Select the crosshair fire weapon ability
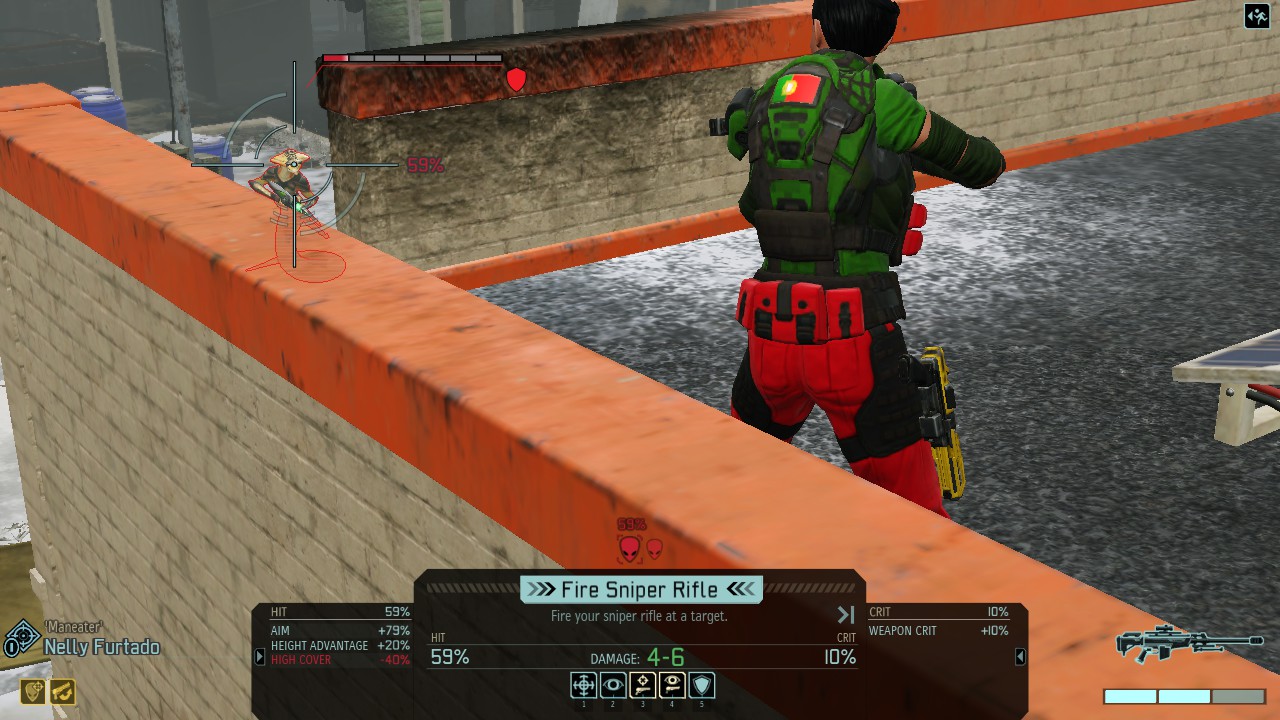Viewport: 1280px width, 720px height. tap(584, 685)
